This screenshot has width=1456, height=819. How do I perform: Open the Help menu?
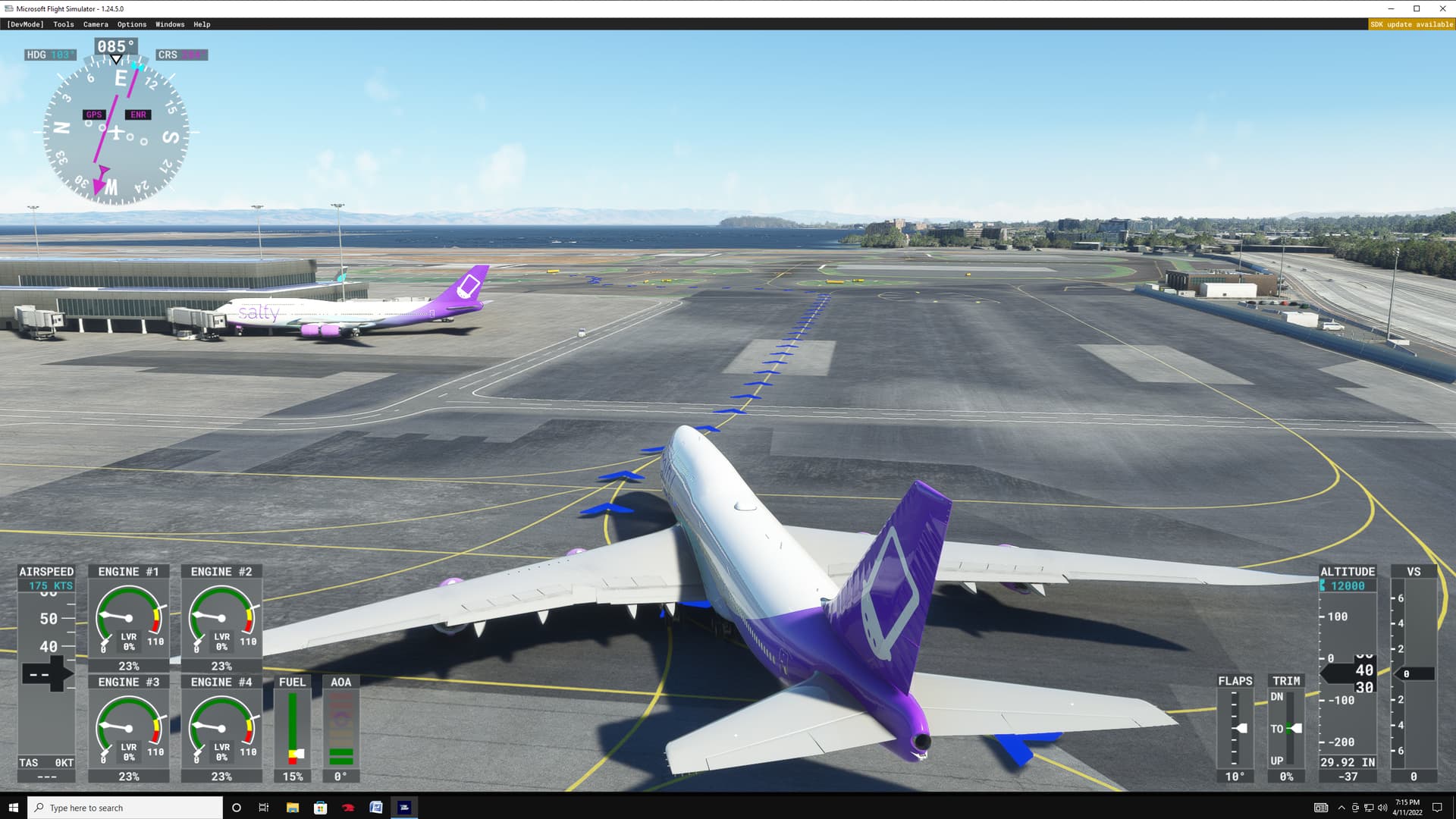pos(201,24)
